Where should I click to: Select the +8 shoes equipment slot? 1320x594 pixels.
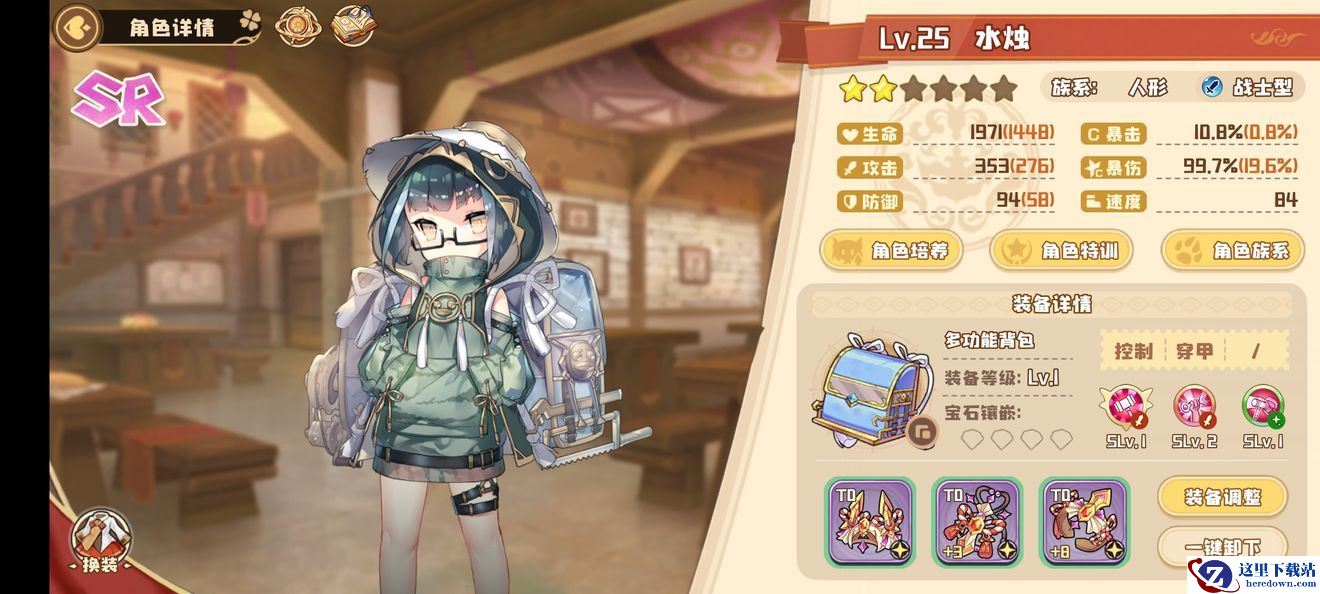tap(1084, 520)
